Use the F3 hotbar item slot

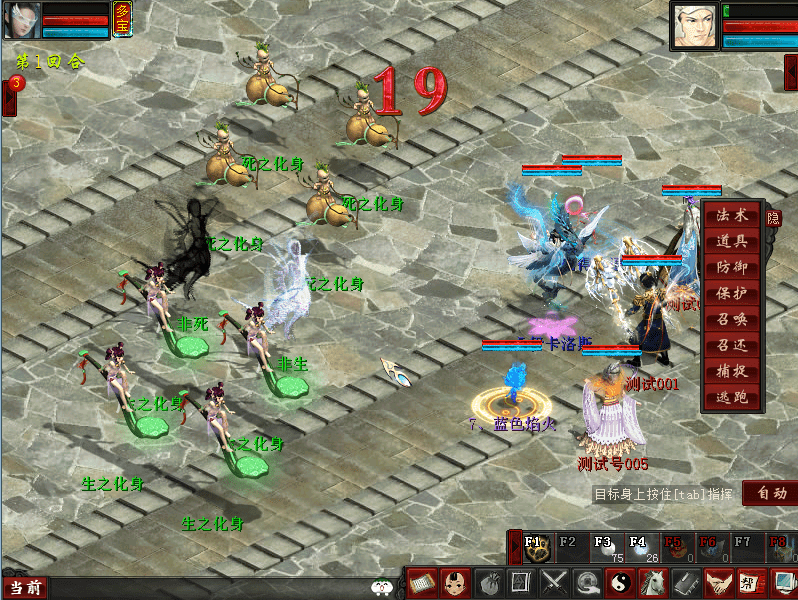coord(604,547)
